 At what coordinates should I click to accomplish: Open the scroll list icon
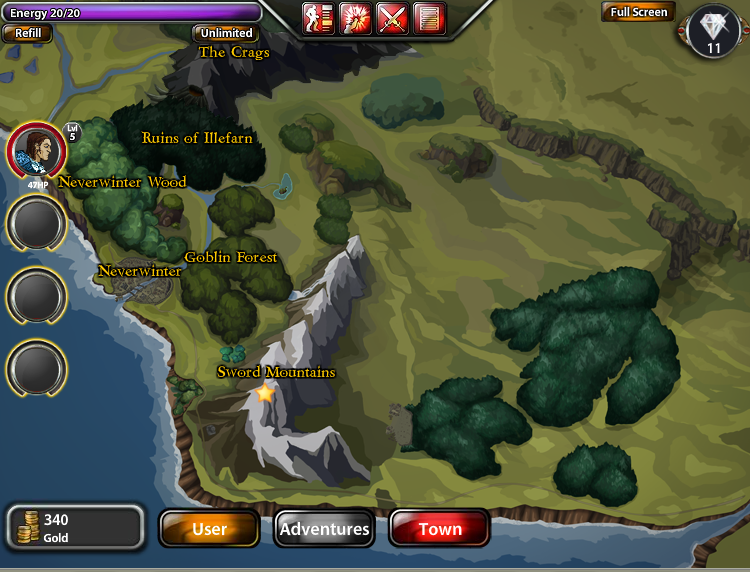click(x=429, y=18)
